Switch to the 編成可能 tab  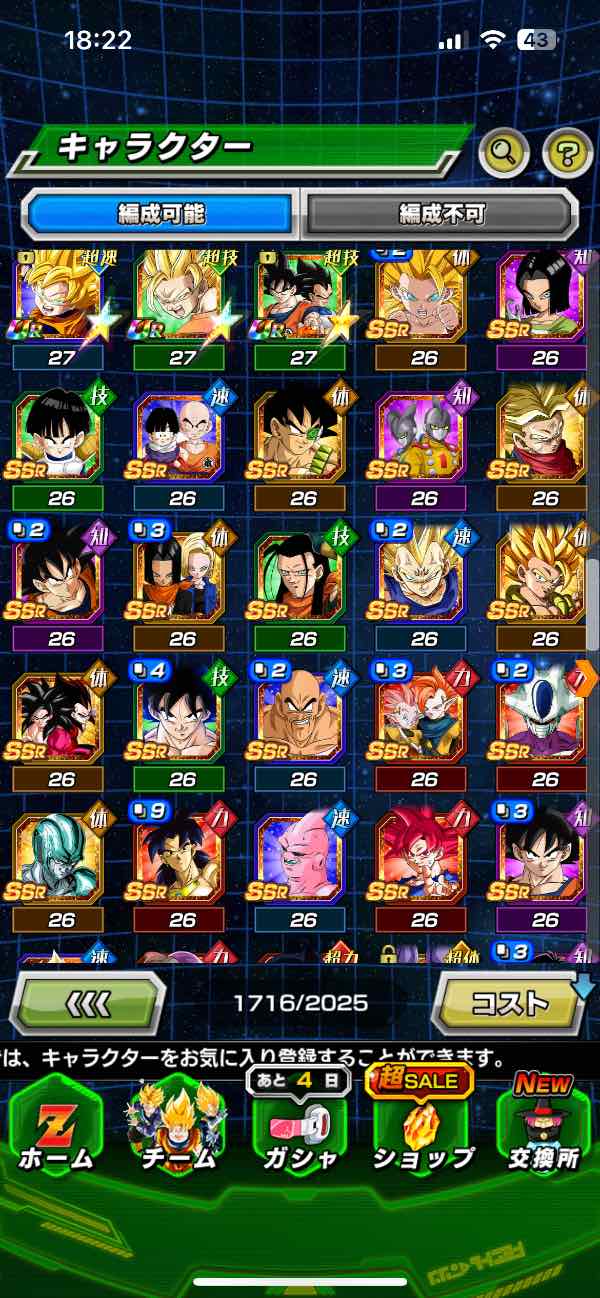pyautogui.click(x=162, y=213)
